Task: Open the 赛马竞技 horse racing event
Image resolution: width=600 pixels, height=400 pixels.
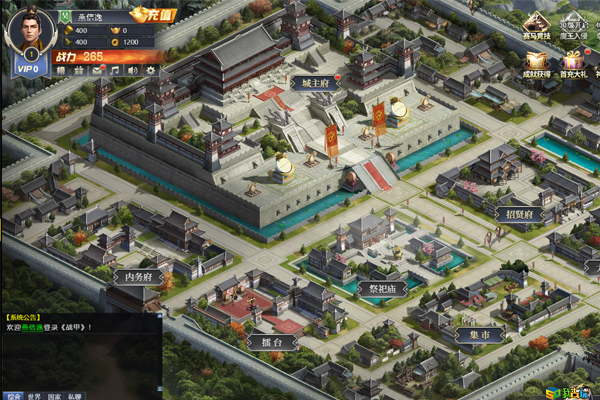Action: coord(538,27)
